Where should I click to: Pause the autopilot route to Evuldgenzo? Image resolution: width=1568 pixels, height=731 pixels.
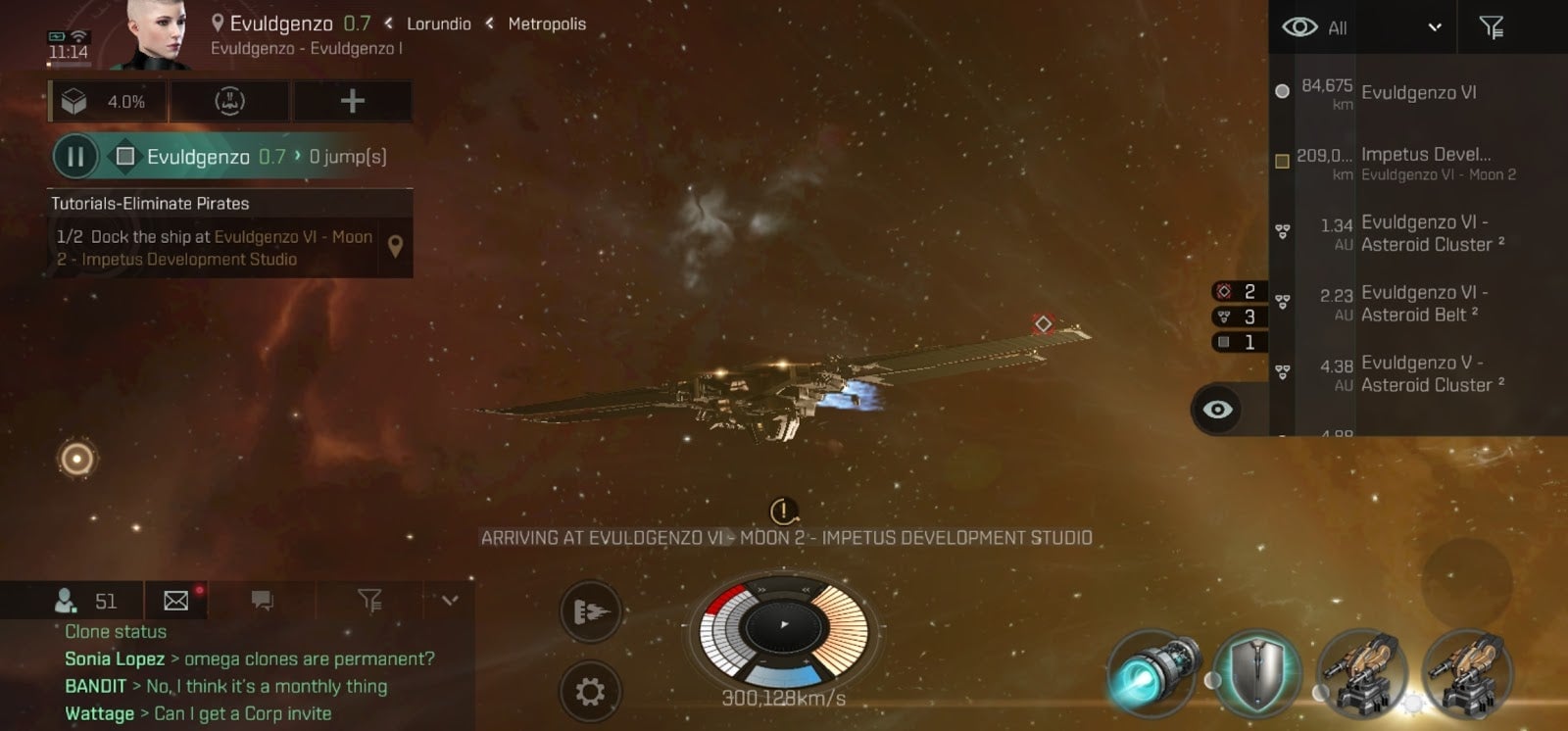tap(75, 157)
